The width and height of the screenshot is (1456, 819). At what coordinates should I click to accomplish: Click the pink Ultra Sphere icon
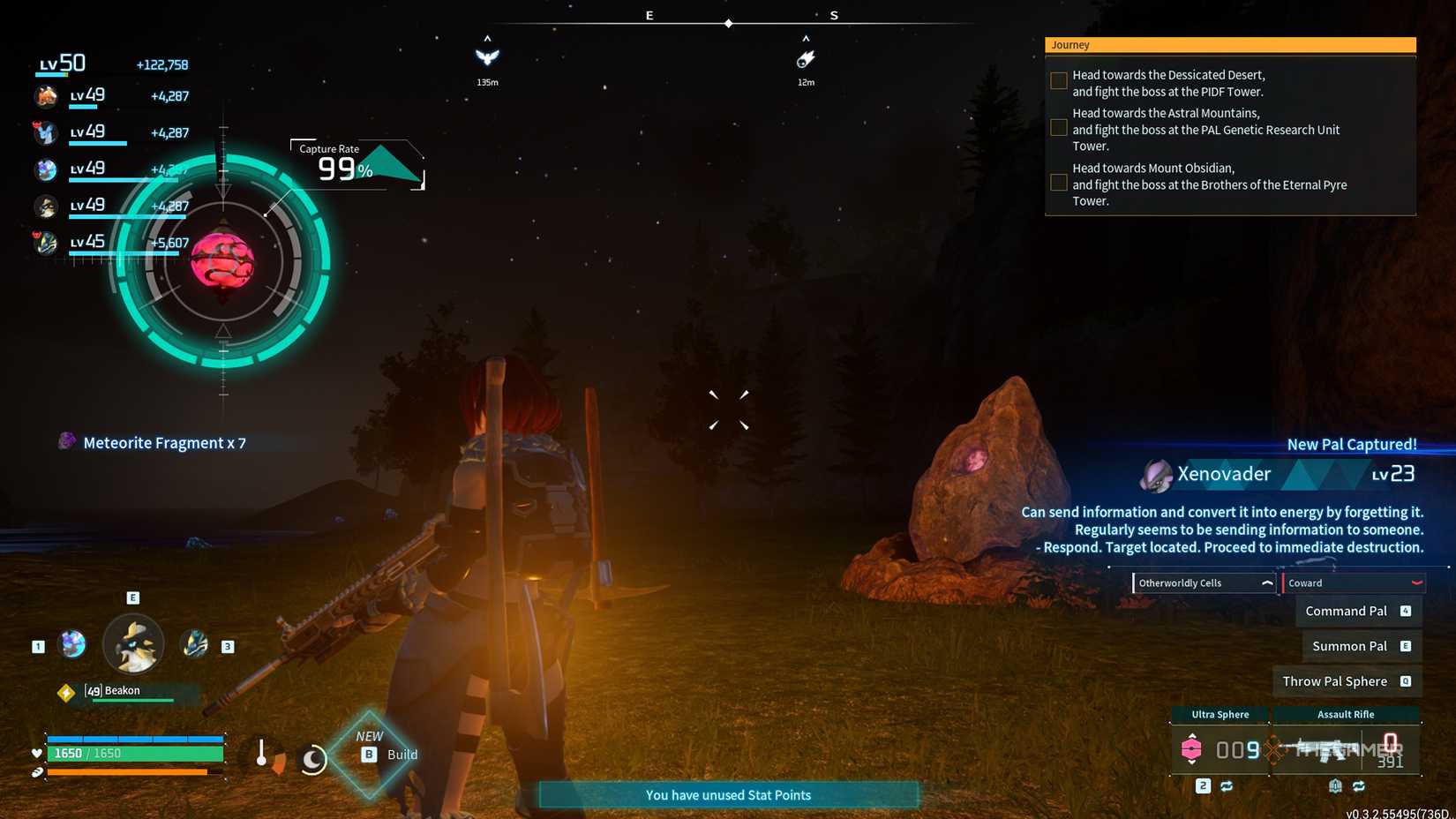coord(1191,748)
